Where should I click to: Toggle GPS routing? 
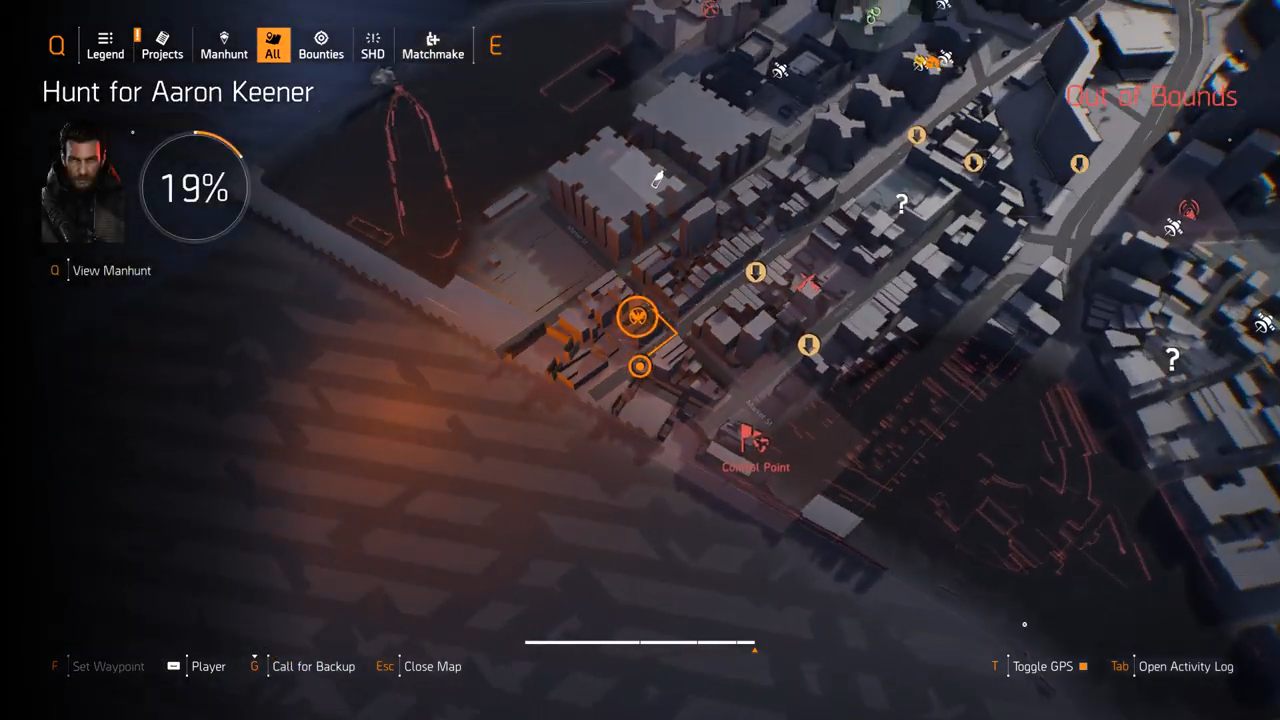coord(1042,666)
